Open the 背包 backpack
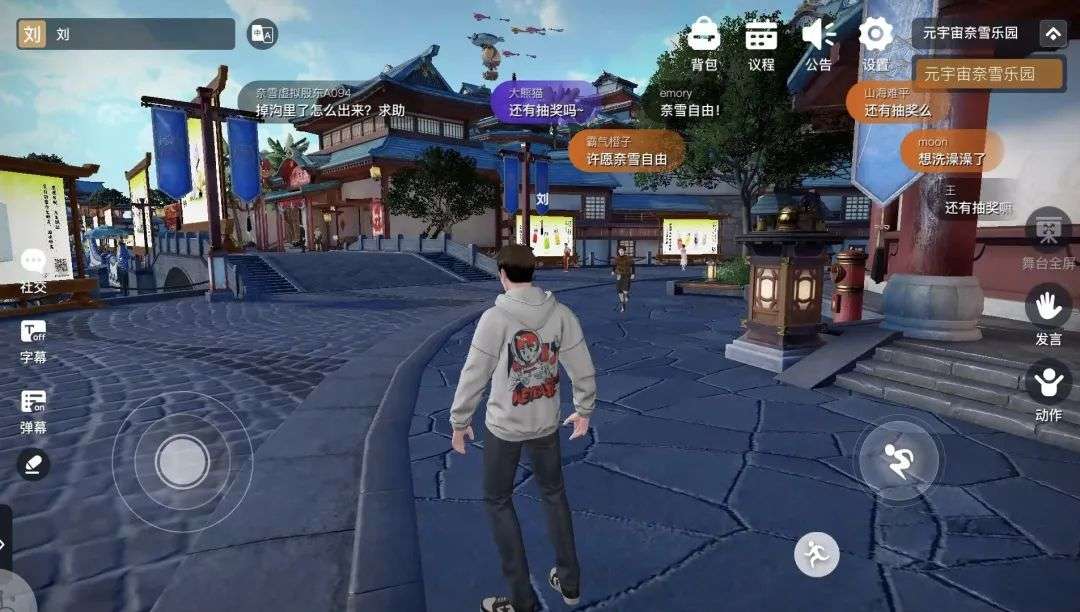 click(x=704, y=43)
